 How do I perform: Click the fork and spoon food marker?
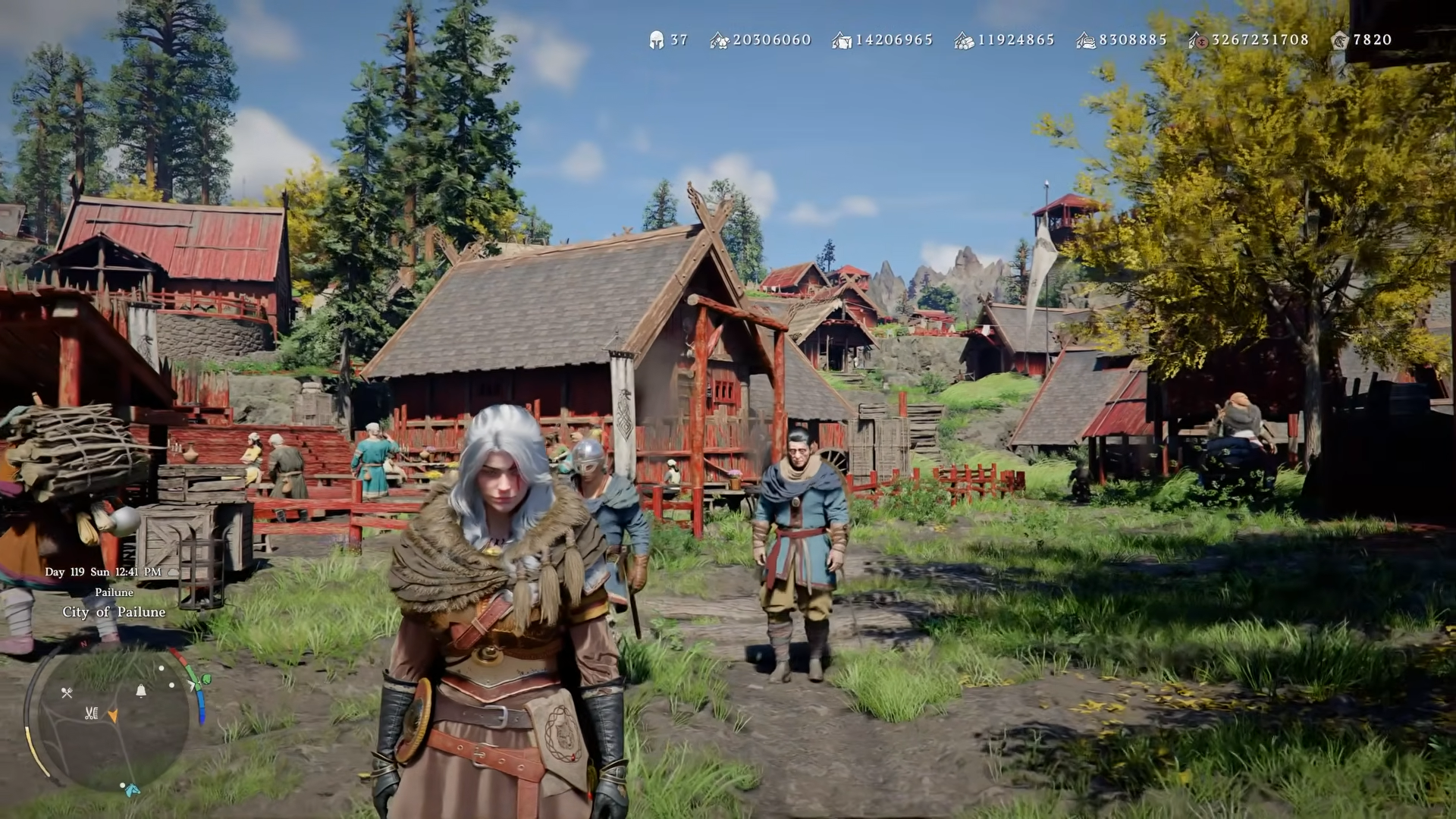(67, 692)
